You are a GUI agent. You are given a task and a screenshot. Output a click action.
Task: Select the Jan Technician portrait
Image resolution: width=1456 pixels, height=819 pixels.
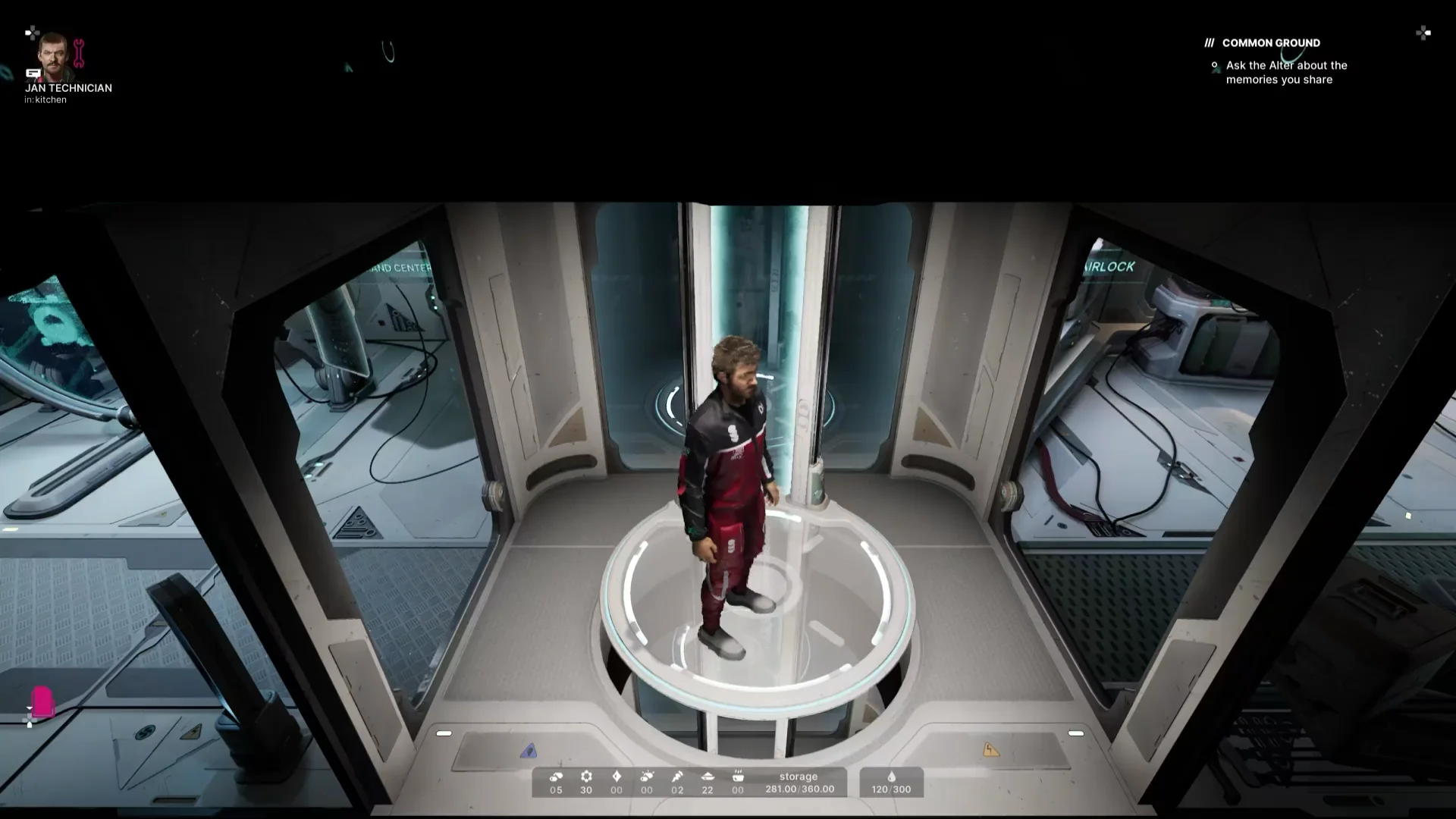[x=55, y=56]
